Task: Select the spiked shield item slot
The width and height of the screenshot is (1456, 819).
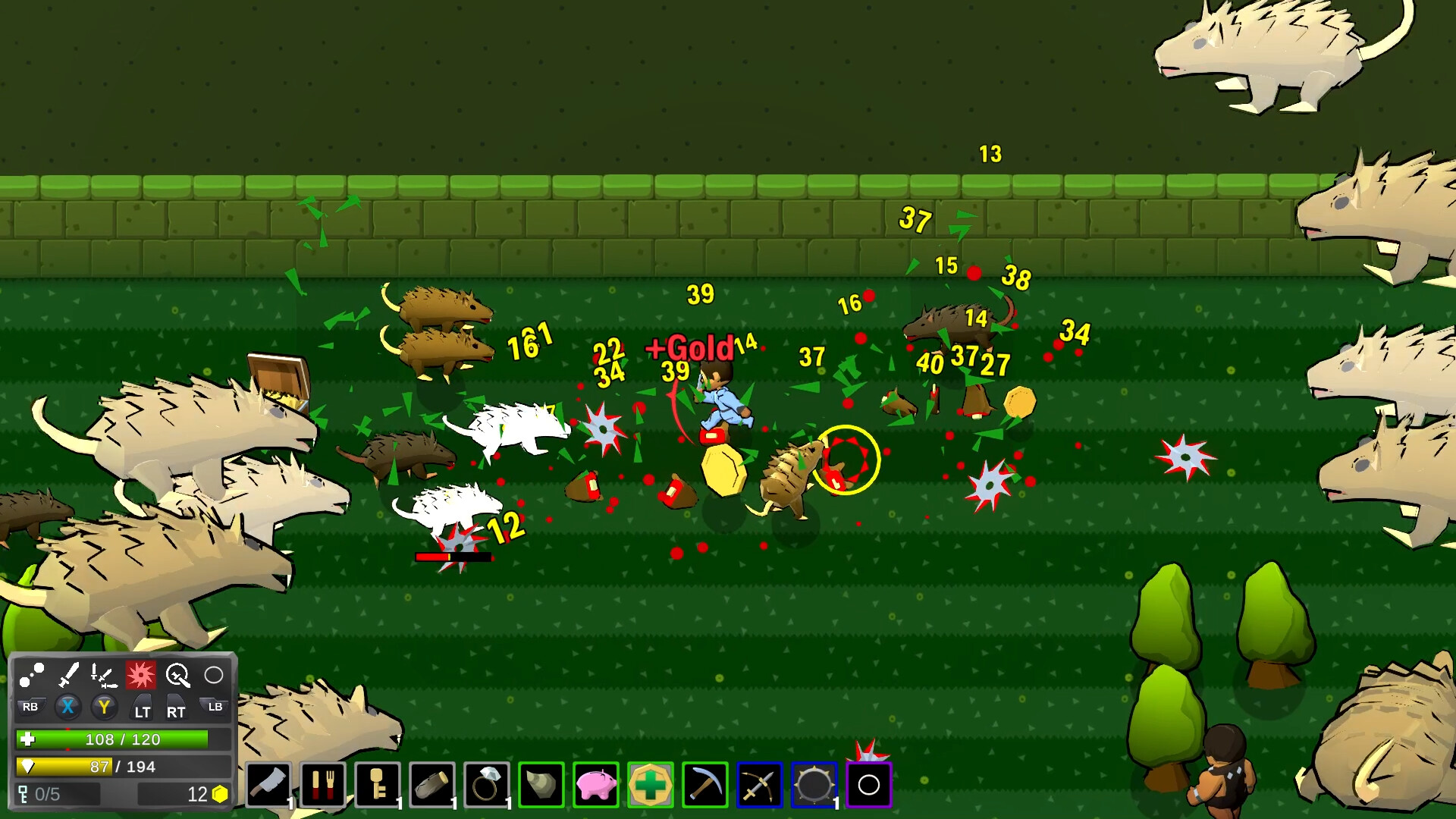Action: 813,784
